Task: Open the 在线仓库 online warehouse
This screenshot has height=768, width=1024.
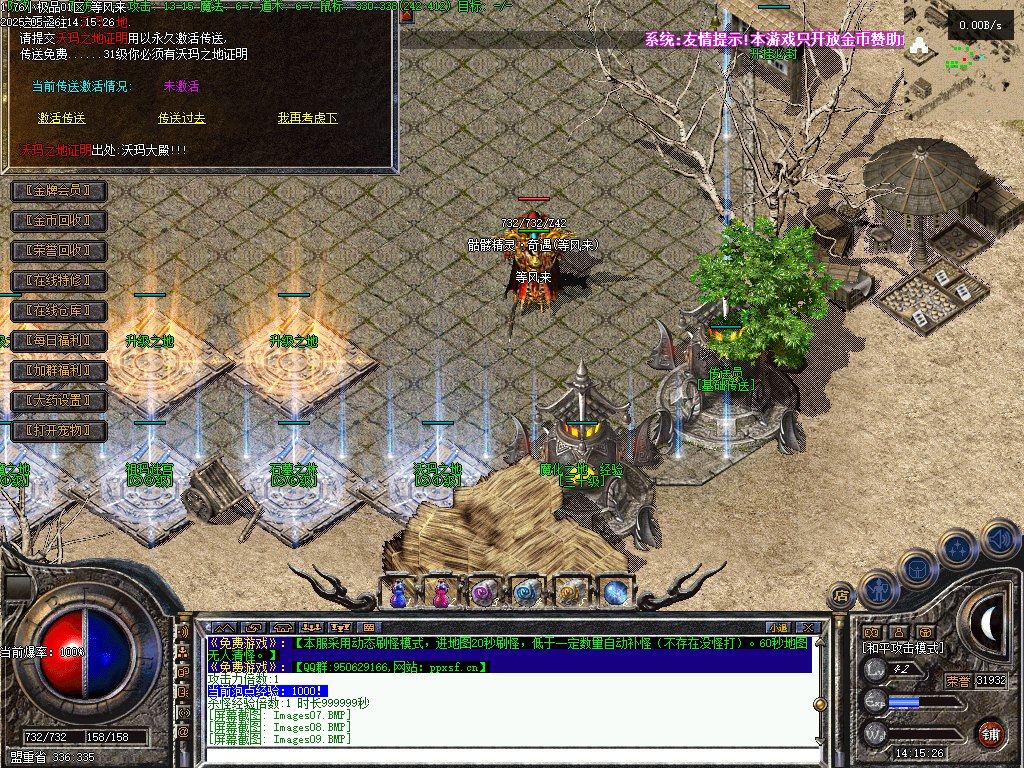Action: pos(58,311)
